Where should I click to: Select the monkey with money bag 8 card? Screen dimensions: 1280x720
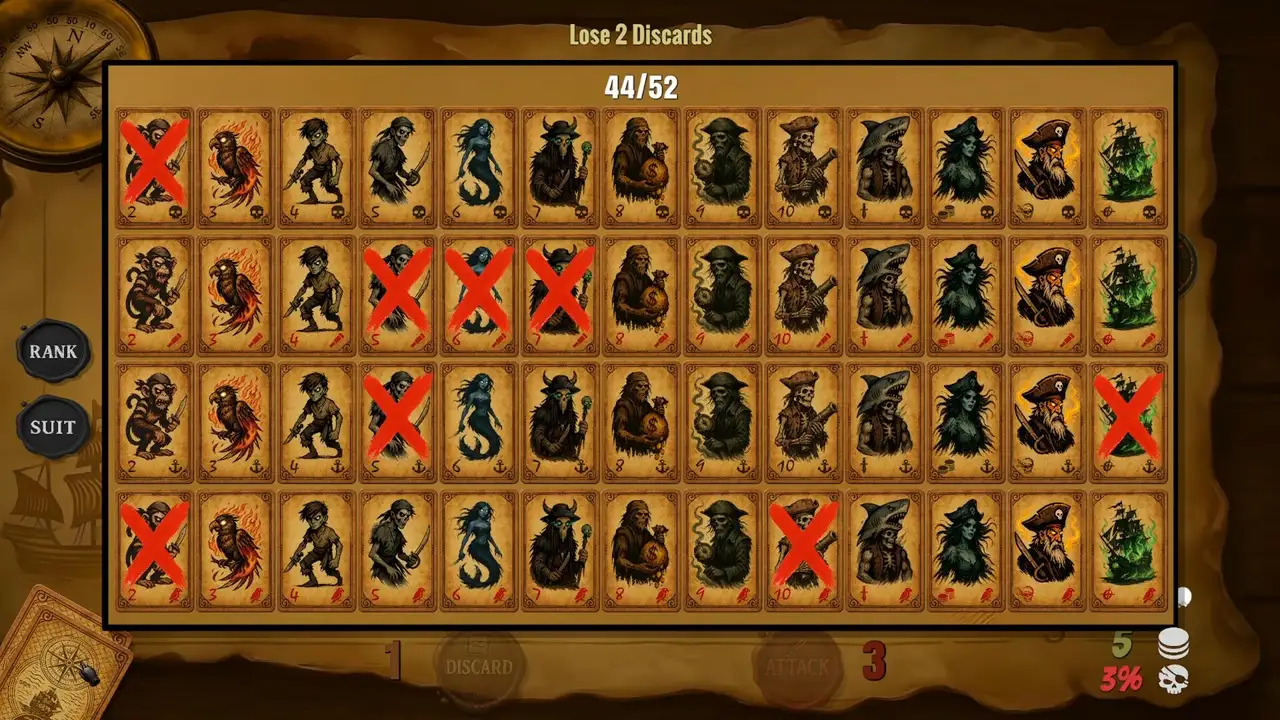pos(641,165)
